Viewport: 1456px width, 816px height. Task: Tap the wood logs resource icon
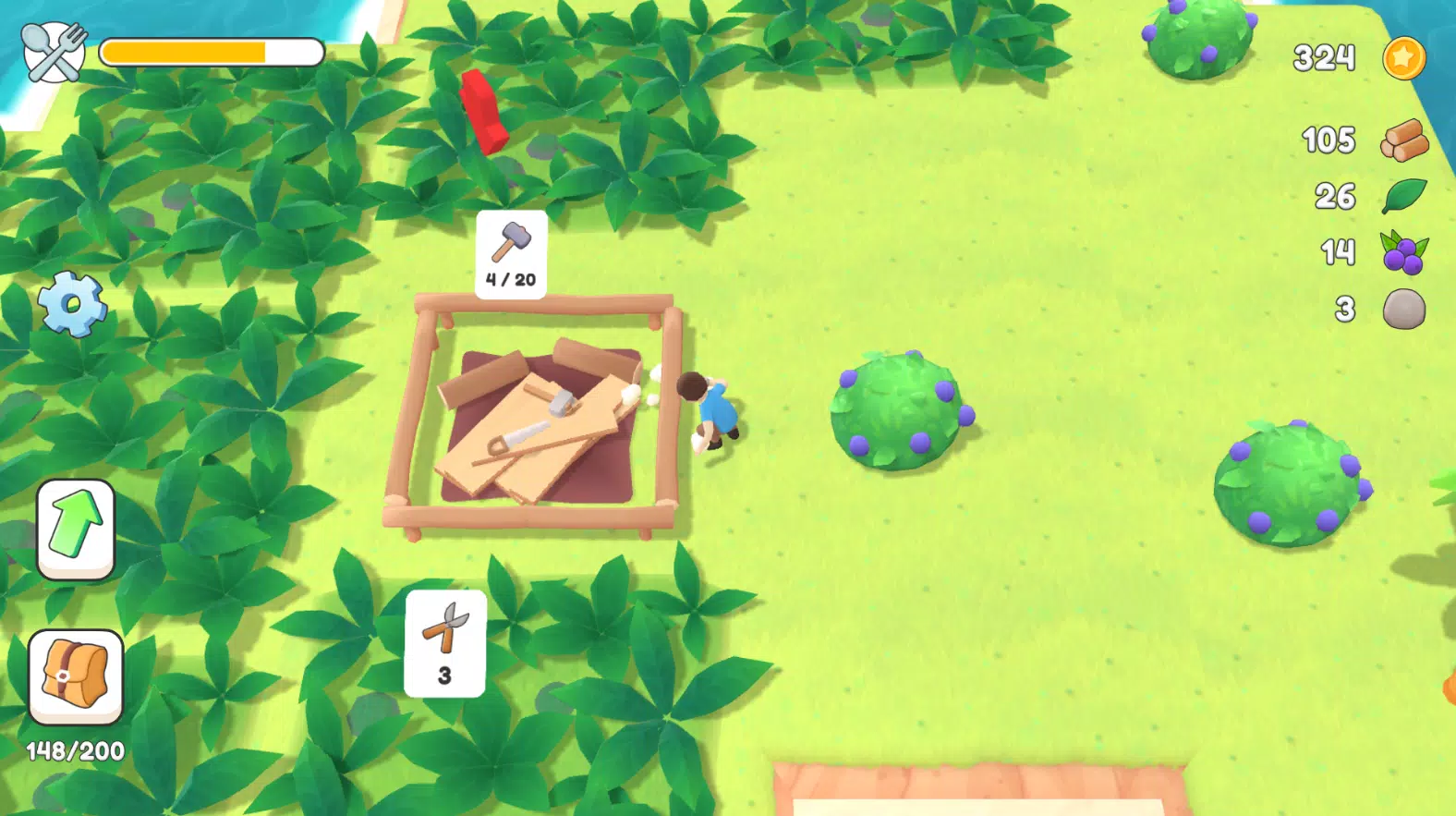pos(1403,139)
